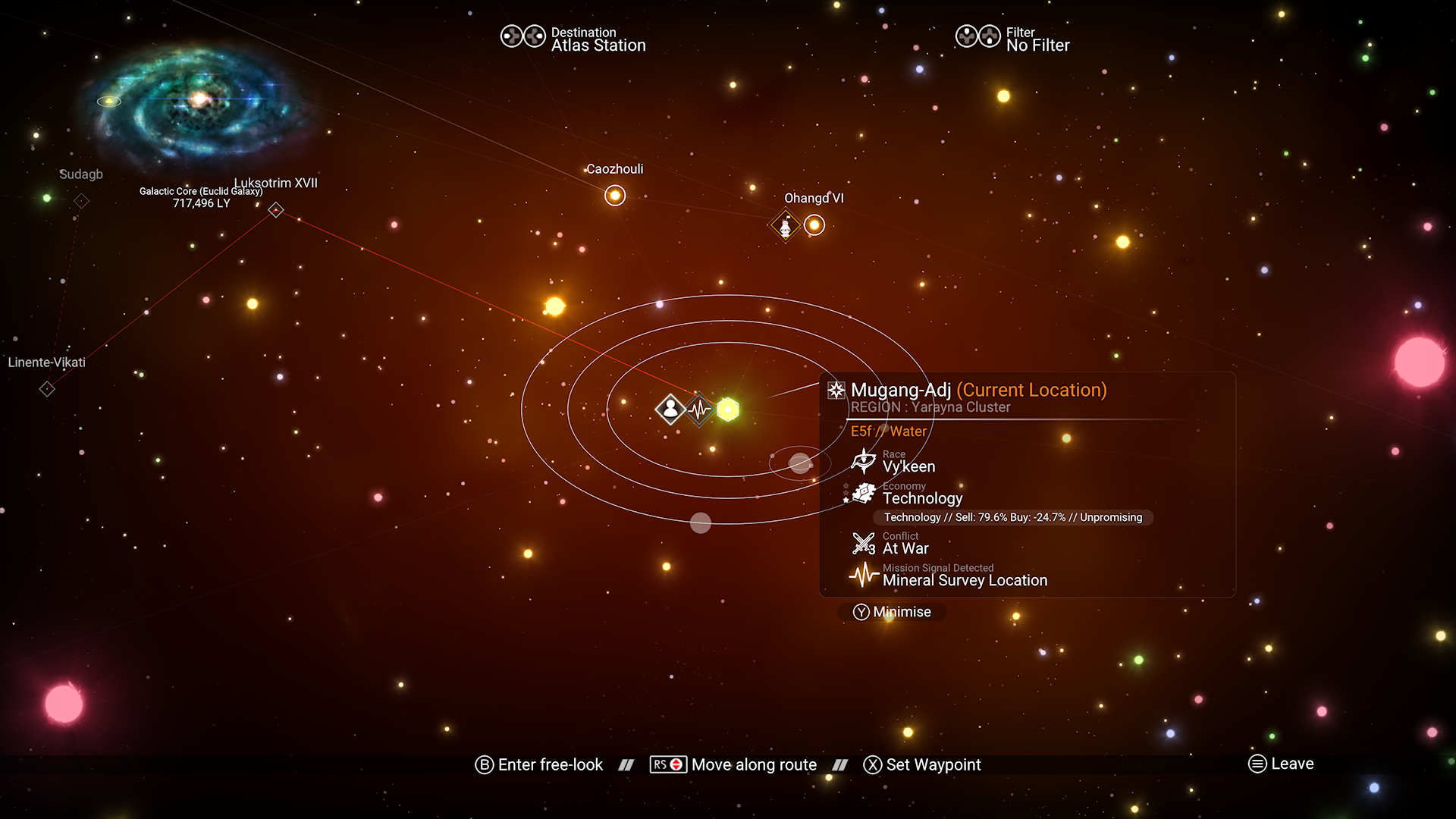This screenshot has height=819, width=1456.
Task: Select the Linente-Vikati system diamond marker
Action: pyautogui.click(x=47, y=389)
